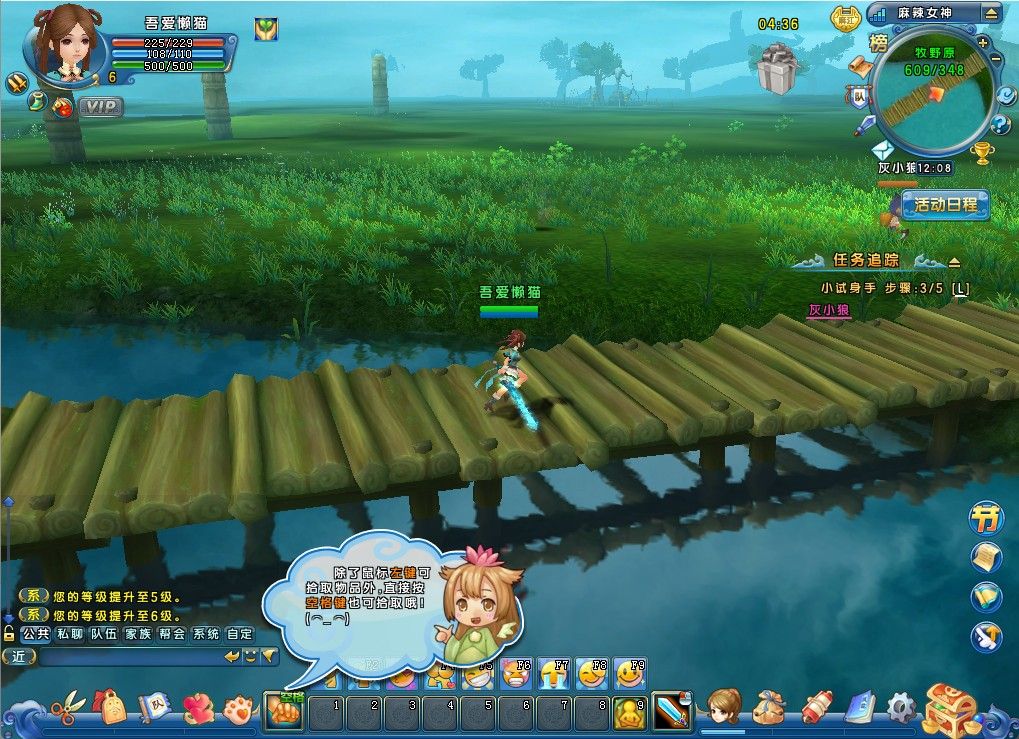
Task: Switch to the 帮会 chat tab
Action: pos(172,633)
